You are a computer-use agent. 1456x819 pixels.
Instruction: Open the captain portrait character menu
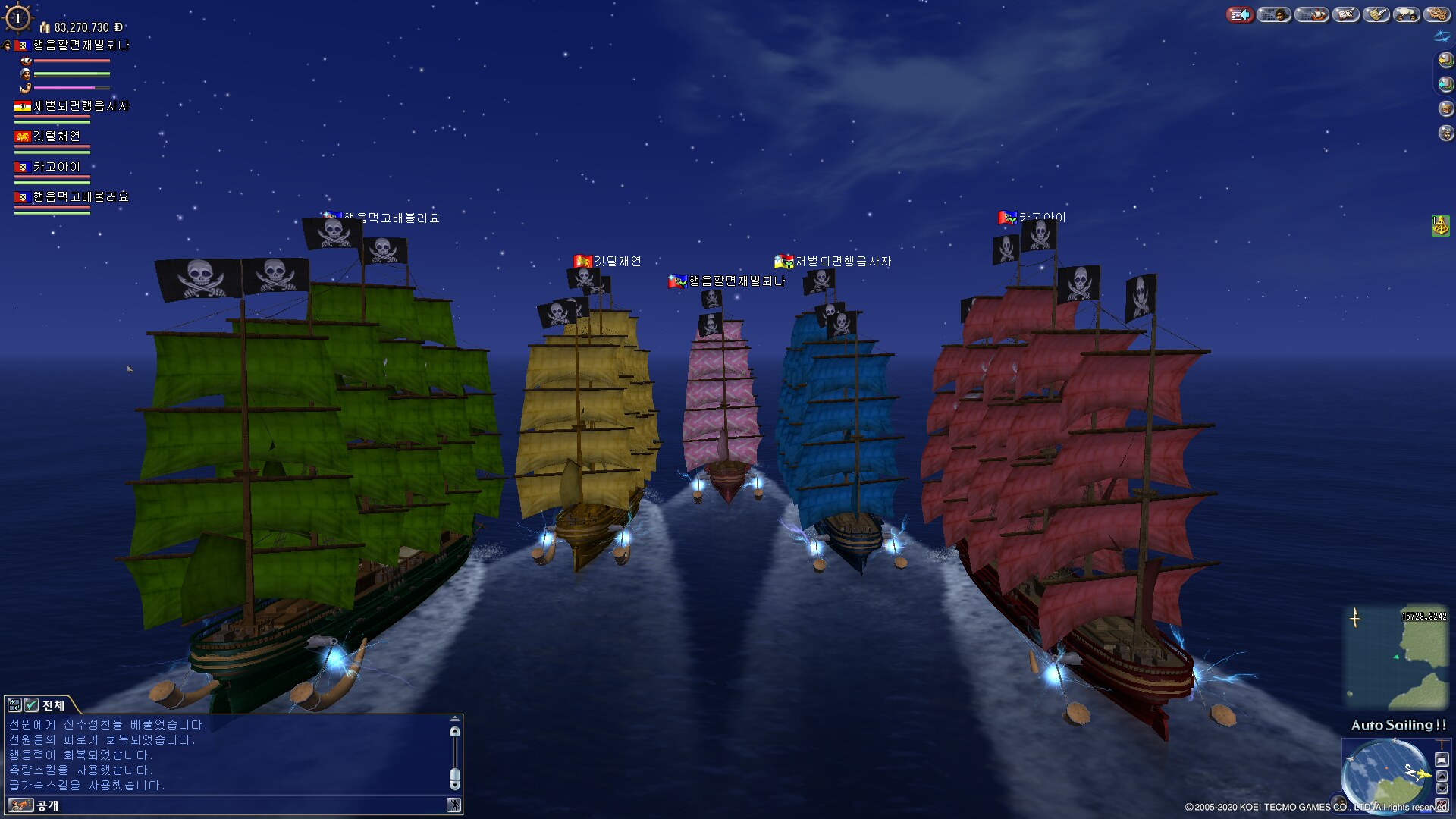click(1274, 14)
